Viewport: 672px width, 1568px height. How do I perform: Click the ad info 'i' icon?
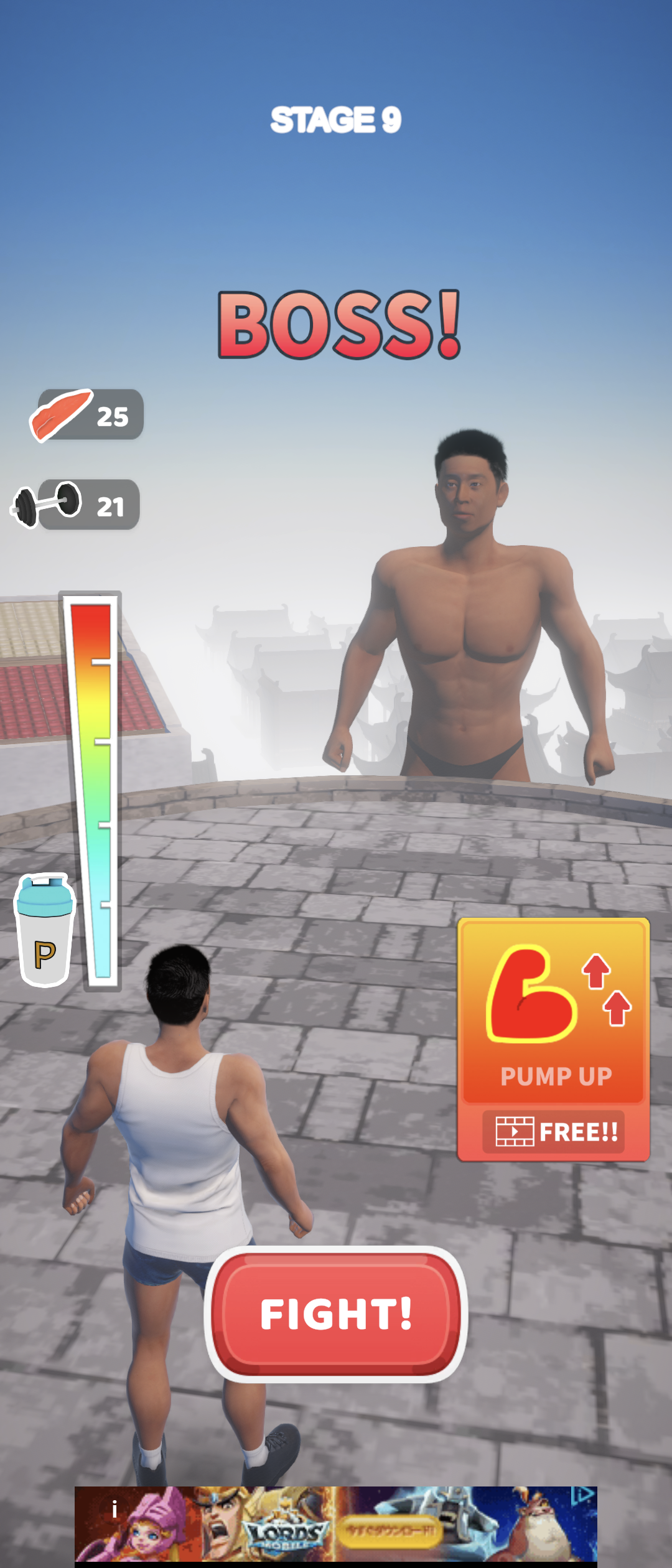click(114, 1509)
